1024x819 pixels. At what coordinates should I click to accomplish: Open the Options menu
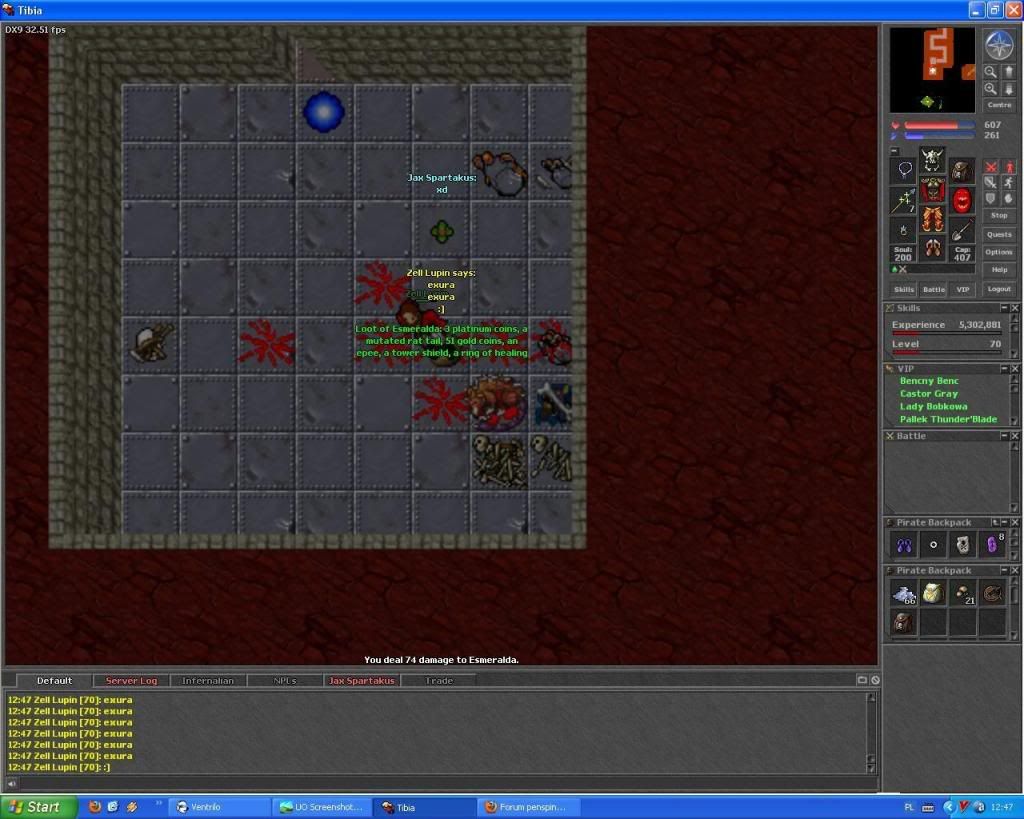click(x=999, y=252)
